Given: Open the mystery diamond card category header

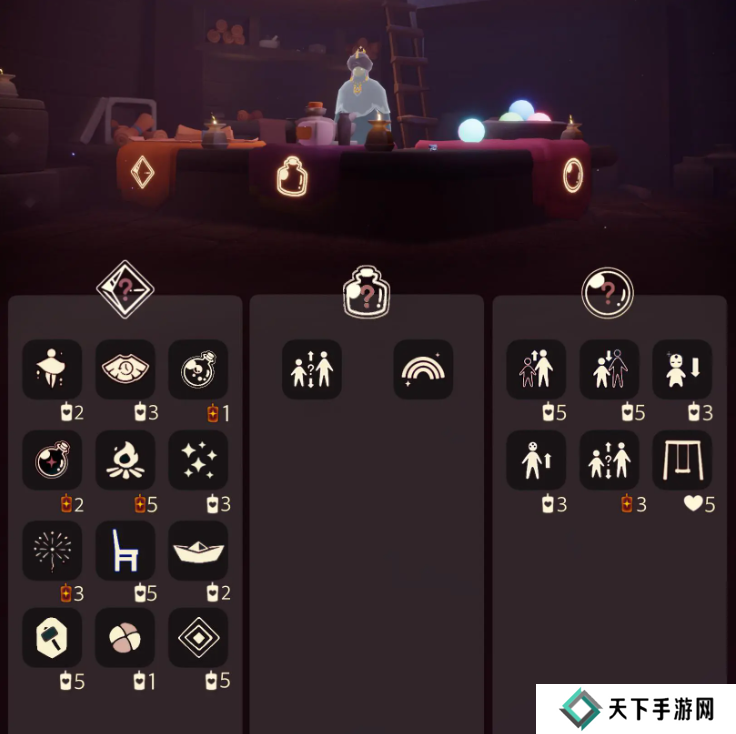Looking at the screenshot, I should [125, 290].
